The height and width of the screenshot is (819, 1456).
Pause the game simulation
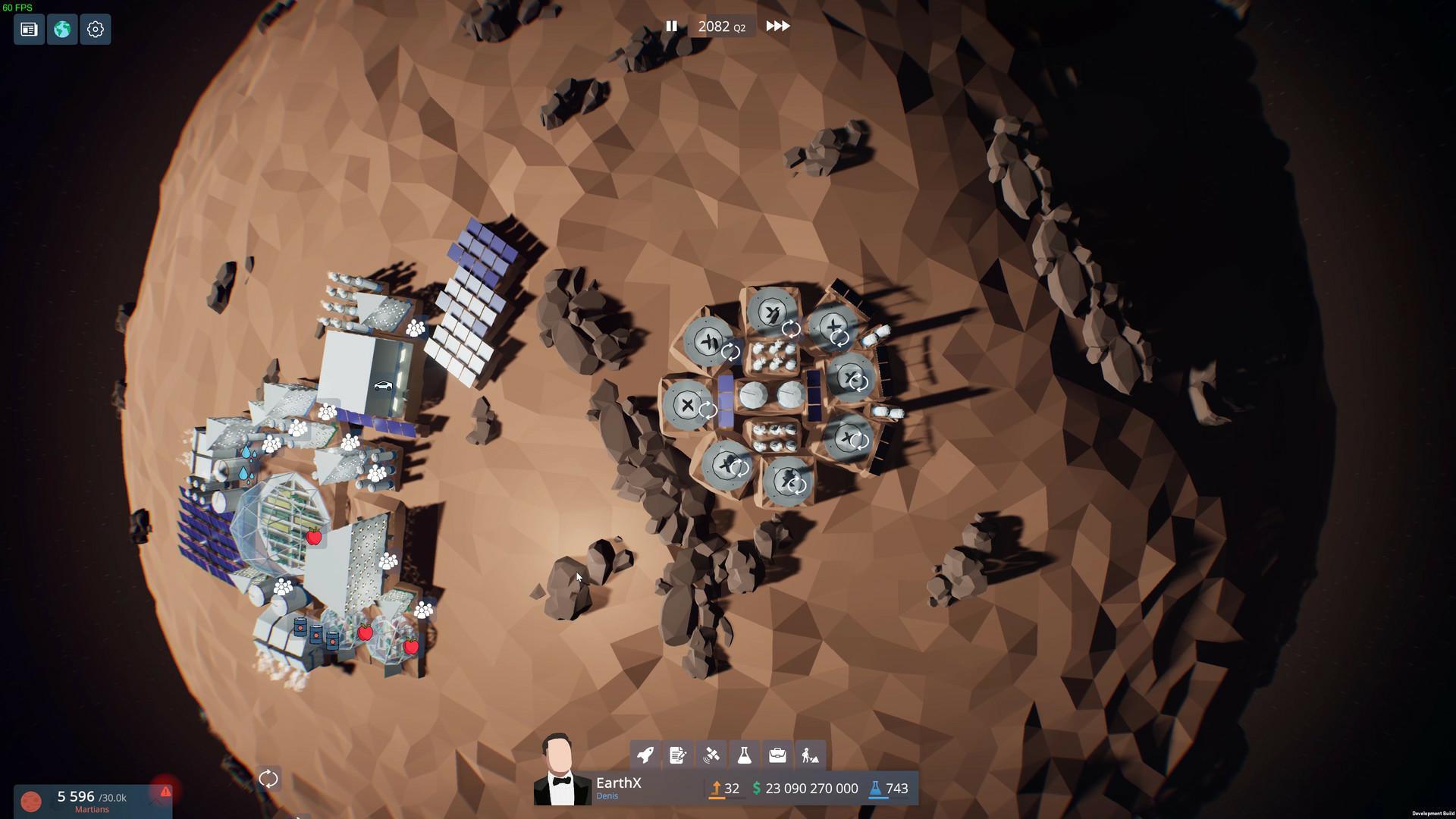pyautogui.click(x=672, y=25)
